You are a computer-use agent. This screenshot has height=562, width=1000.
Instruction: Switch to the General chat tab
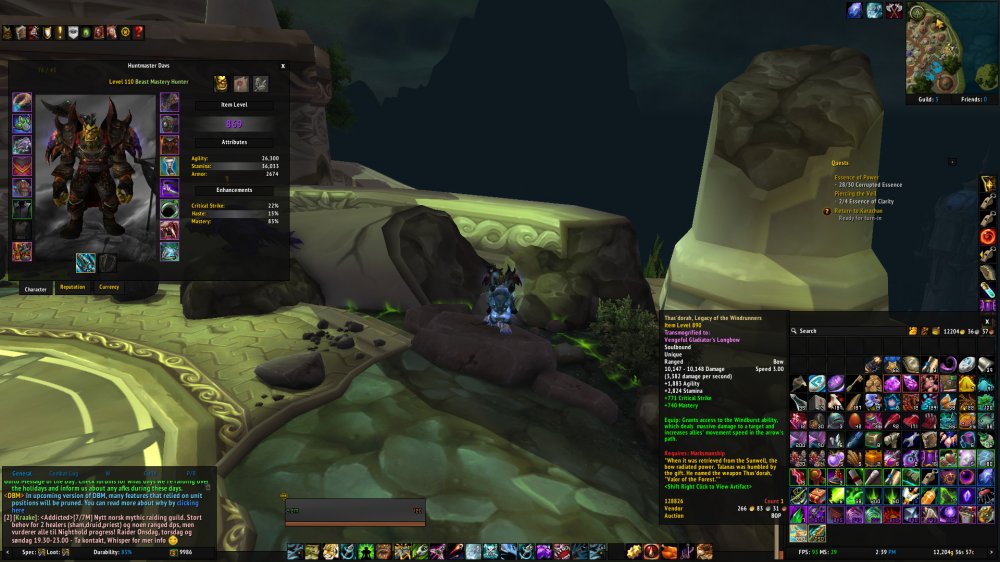[22, 472]
